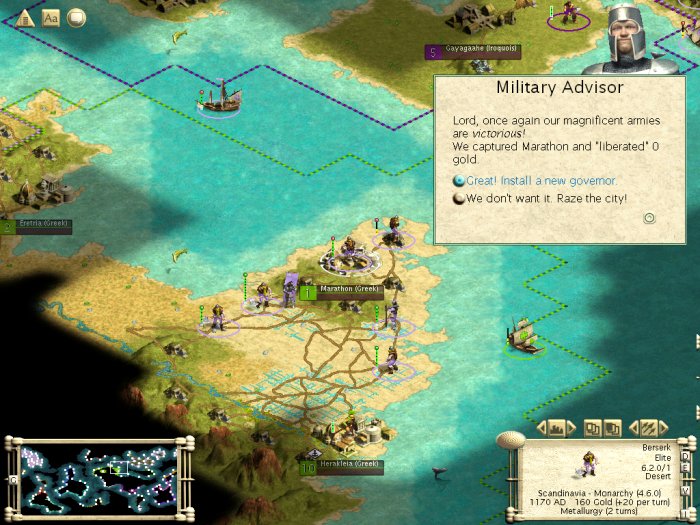Click the round advisors screen icon
Screen dimensions: 700x525
tap(76, 17)
